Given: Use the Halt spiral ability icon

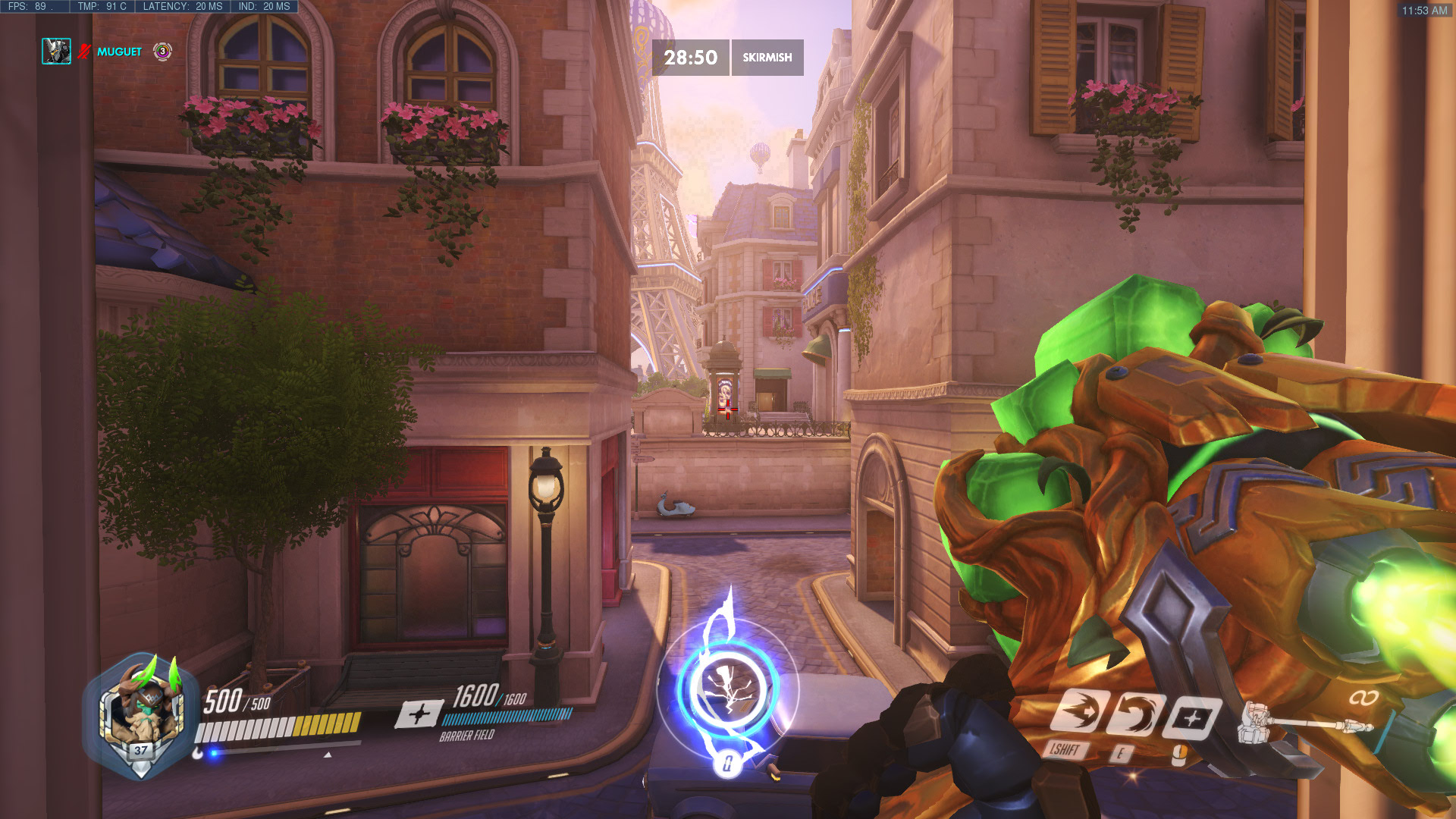Looking at the screenshot, I should (1136, 714).
